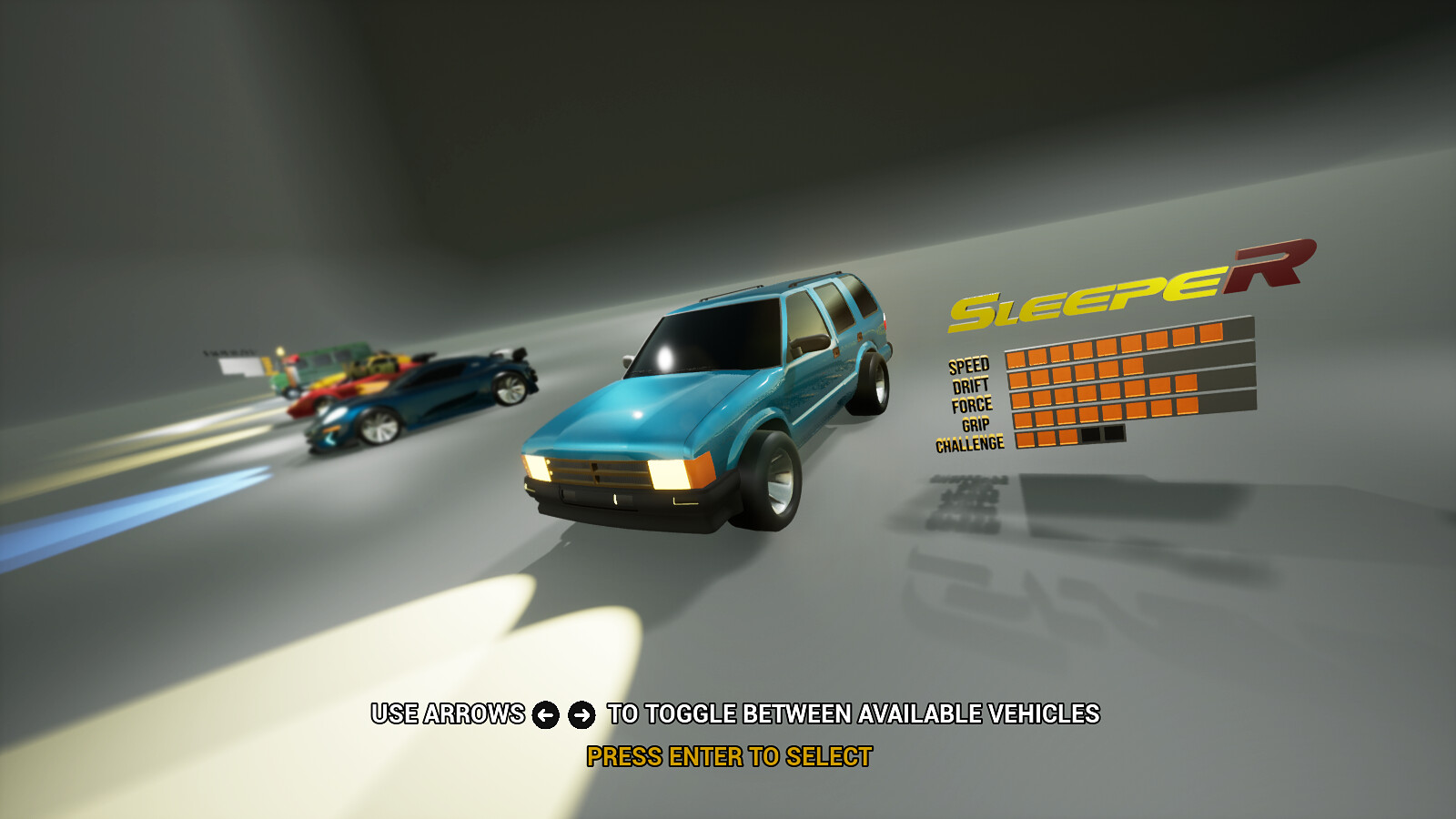Select the CHALLENGE stat label
The height and width of the screenshot is (819, 1456).
(969, 441)
